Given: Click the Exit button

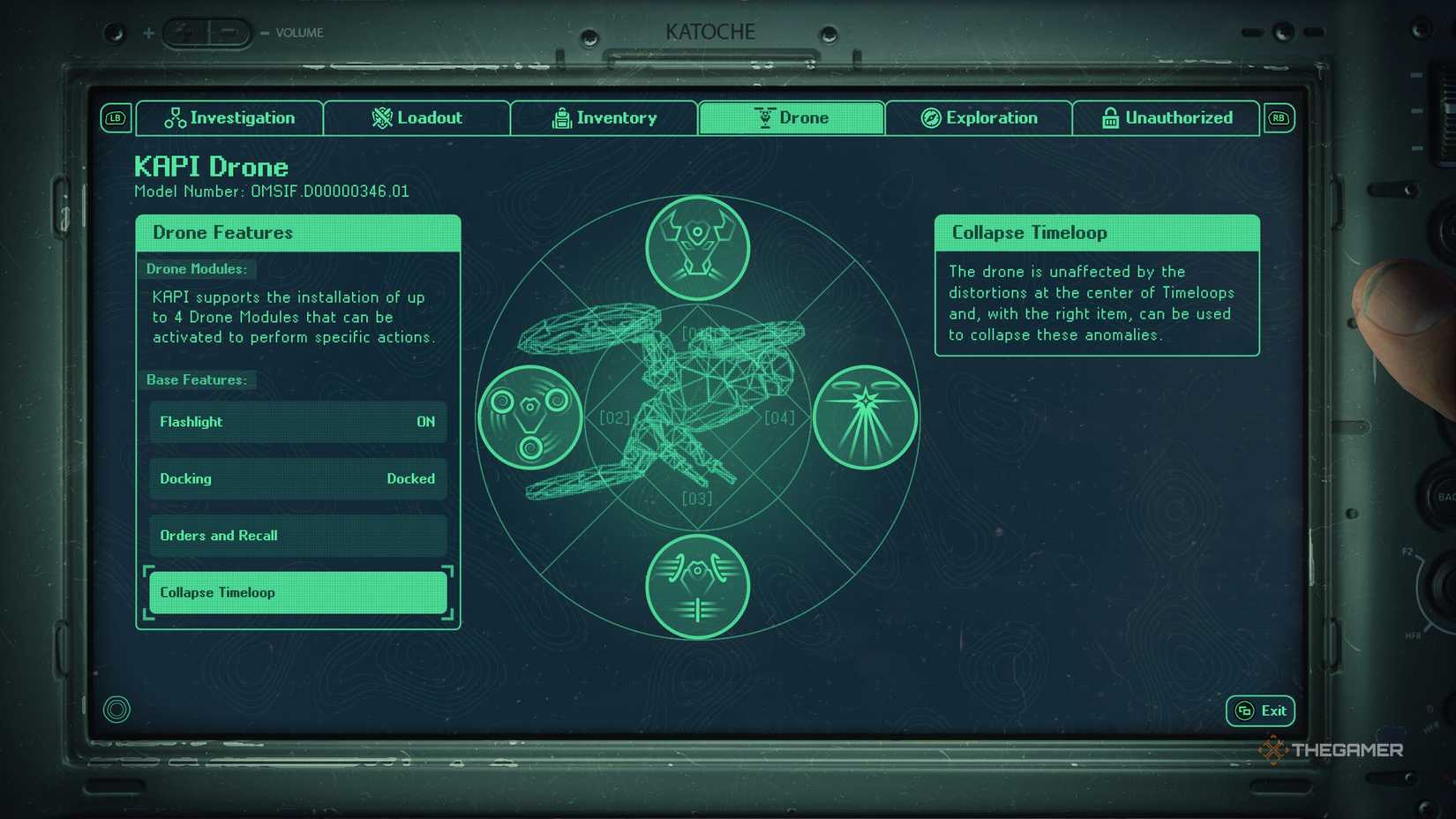Looking at the screenshot, I should tap(1259, 710).
